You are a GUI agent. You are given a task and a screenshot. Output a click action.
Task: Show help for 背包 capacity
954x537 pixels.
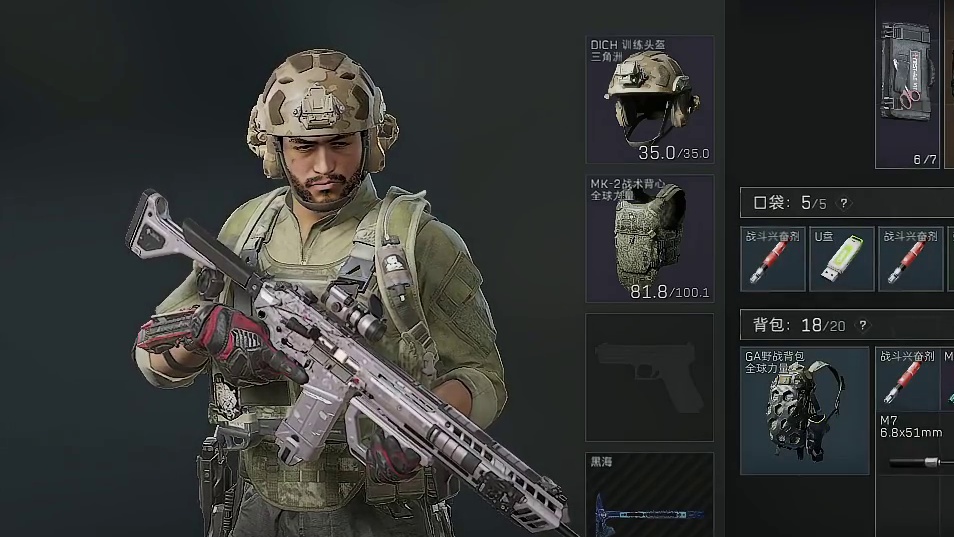coord(862,325)
